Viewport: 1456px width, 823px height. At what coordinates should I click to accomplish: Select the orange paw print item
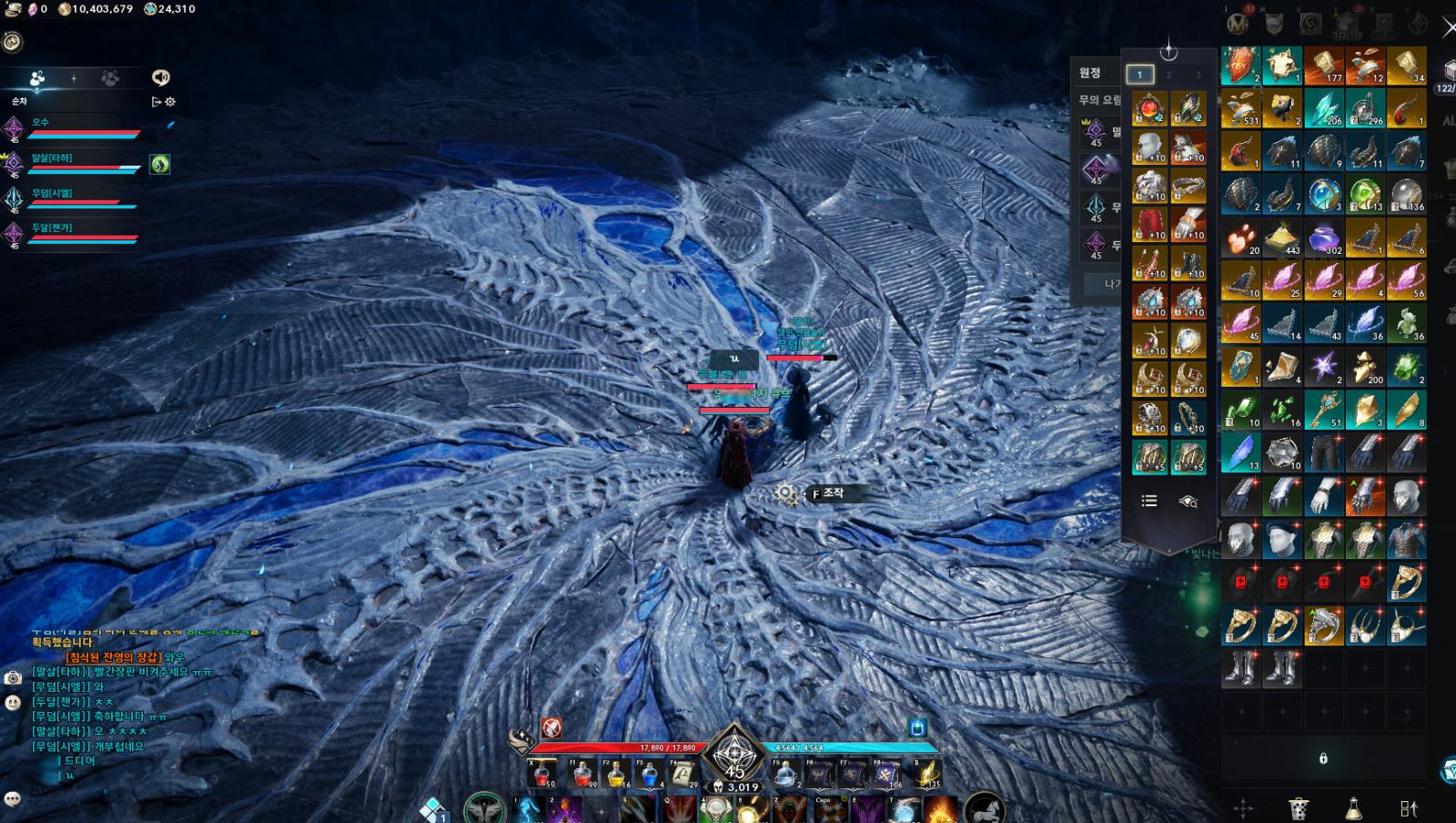1240,238
